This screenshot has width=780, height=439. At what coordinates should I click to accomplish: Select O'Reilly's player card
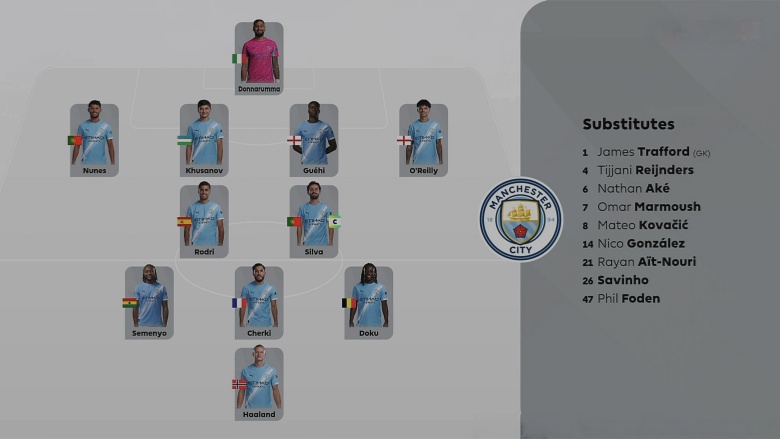click(x=423, y=139)
